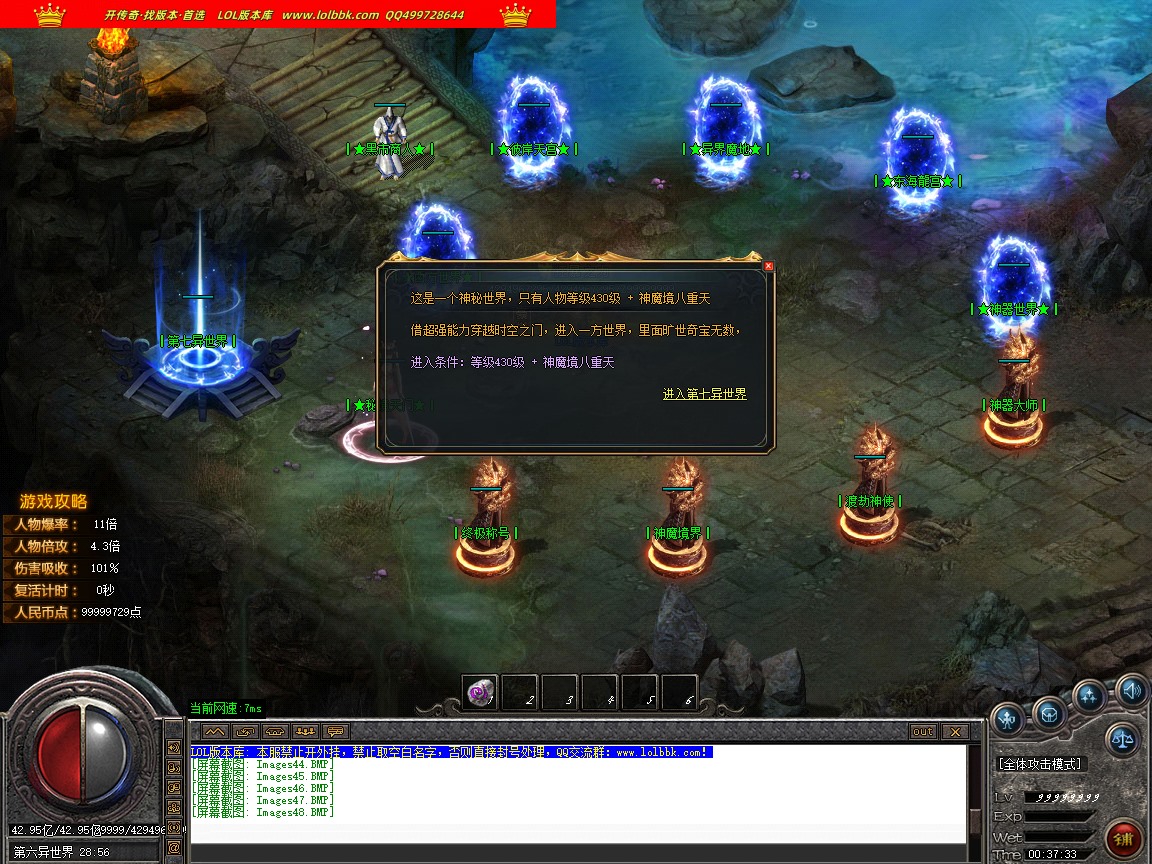Viewport: 1152px width, 864px height.
Task: Close the chat panel with its X button
Action: 955,731
